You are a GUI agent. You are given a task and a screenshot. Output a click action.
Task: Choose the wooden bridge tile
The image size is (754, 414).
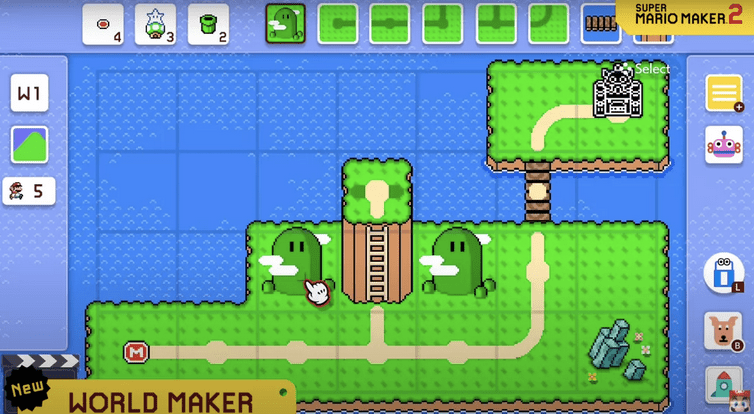601,24
